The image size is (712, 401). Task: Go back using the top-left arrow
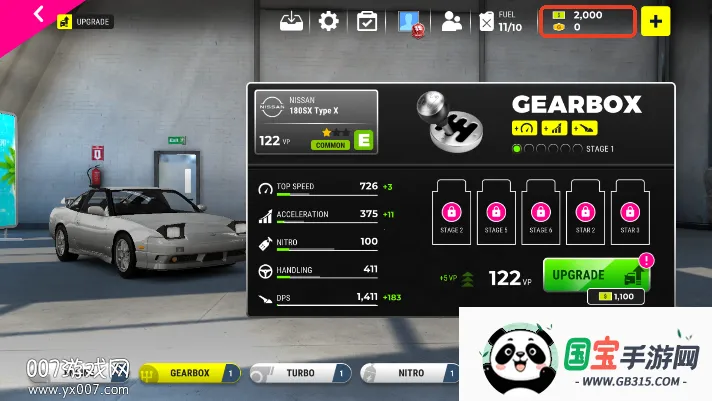click(x=38, y=14)
